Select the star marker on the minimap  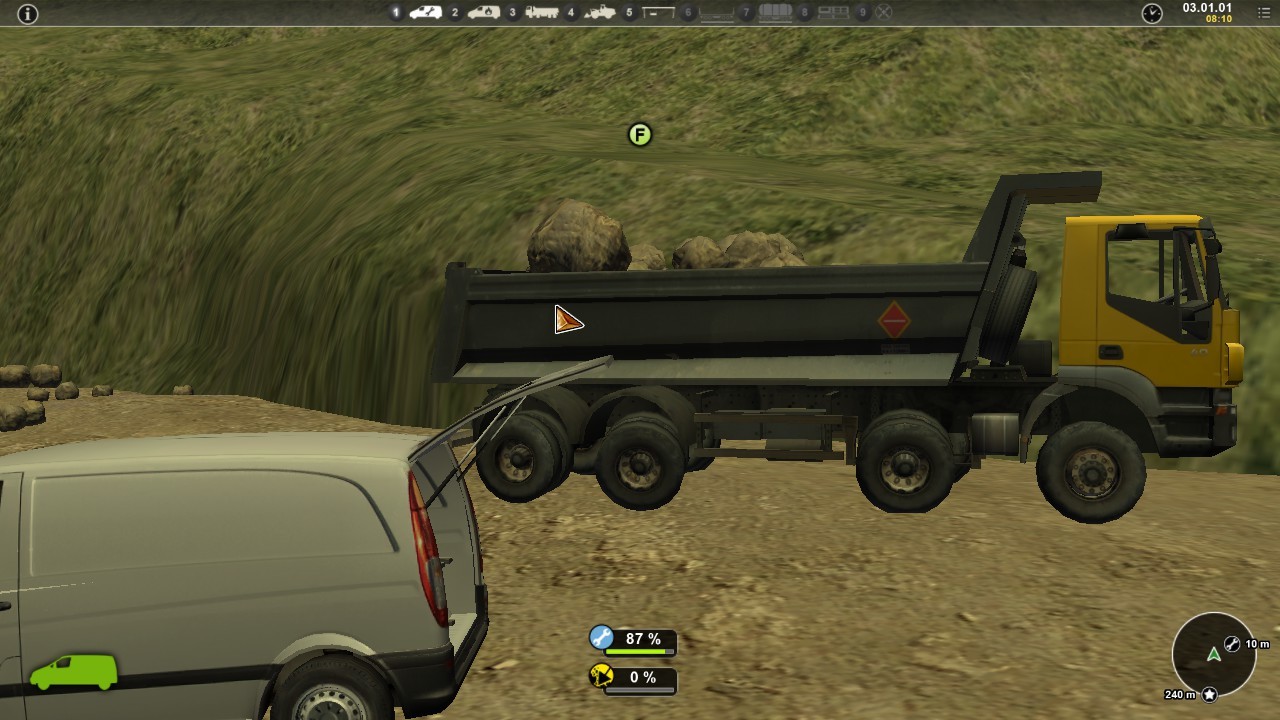1209,694
